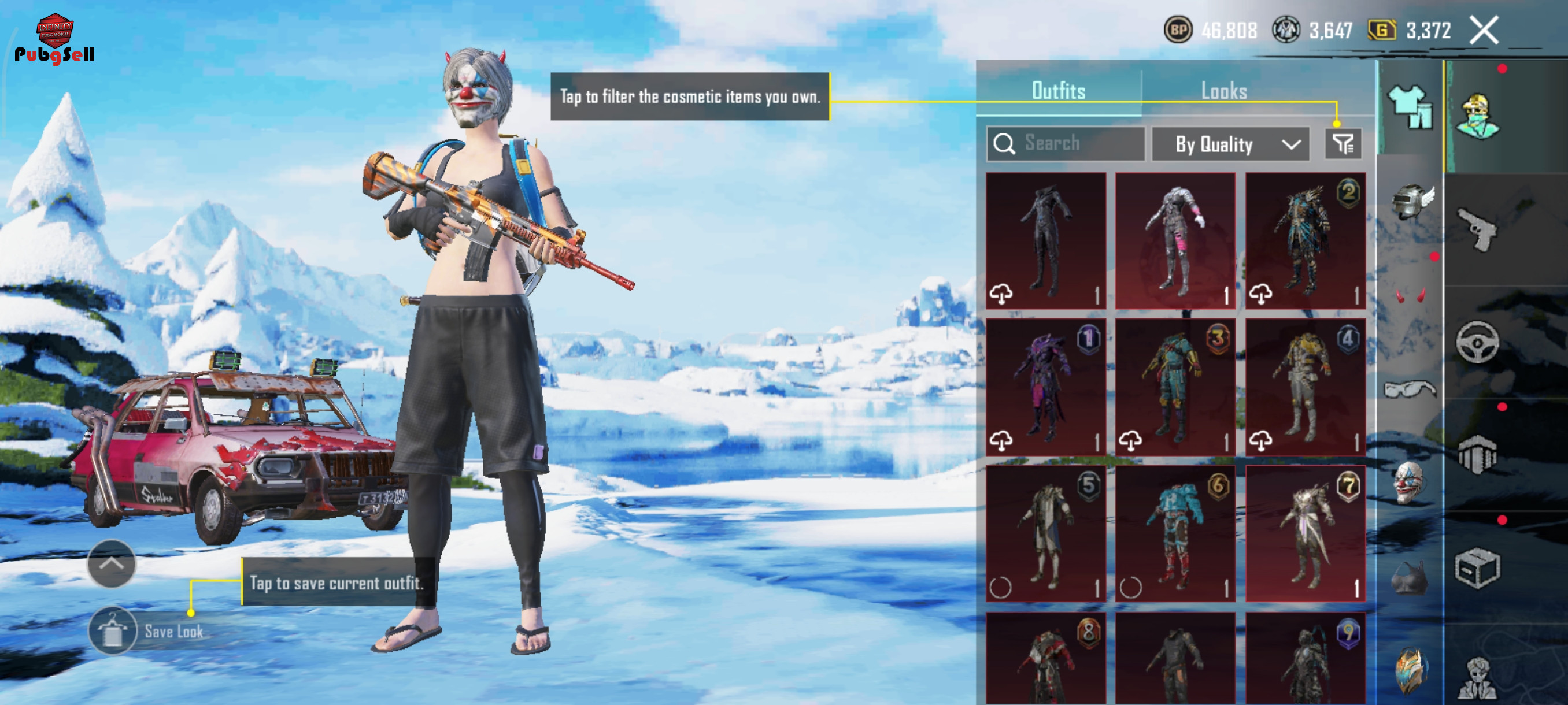Toggle the owned items filter icon

[1342, 144]
